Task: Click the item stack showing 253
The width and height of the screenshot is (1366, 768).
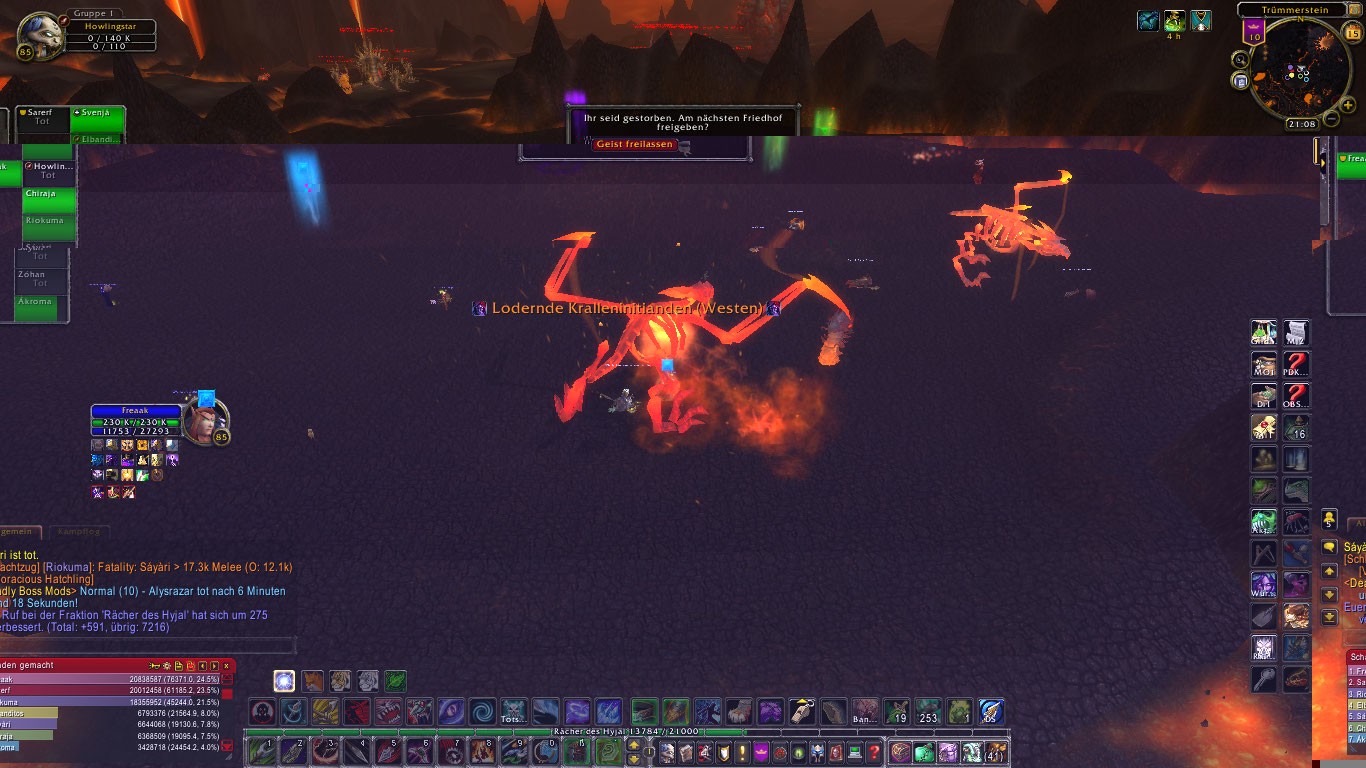Action: click(928, 712)
